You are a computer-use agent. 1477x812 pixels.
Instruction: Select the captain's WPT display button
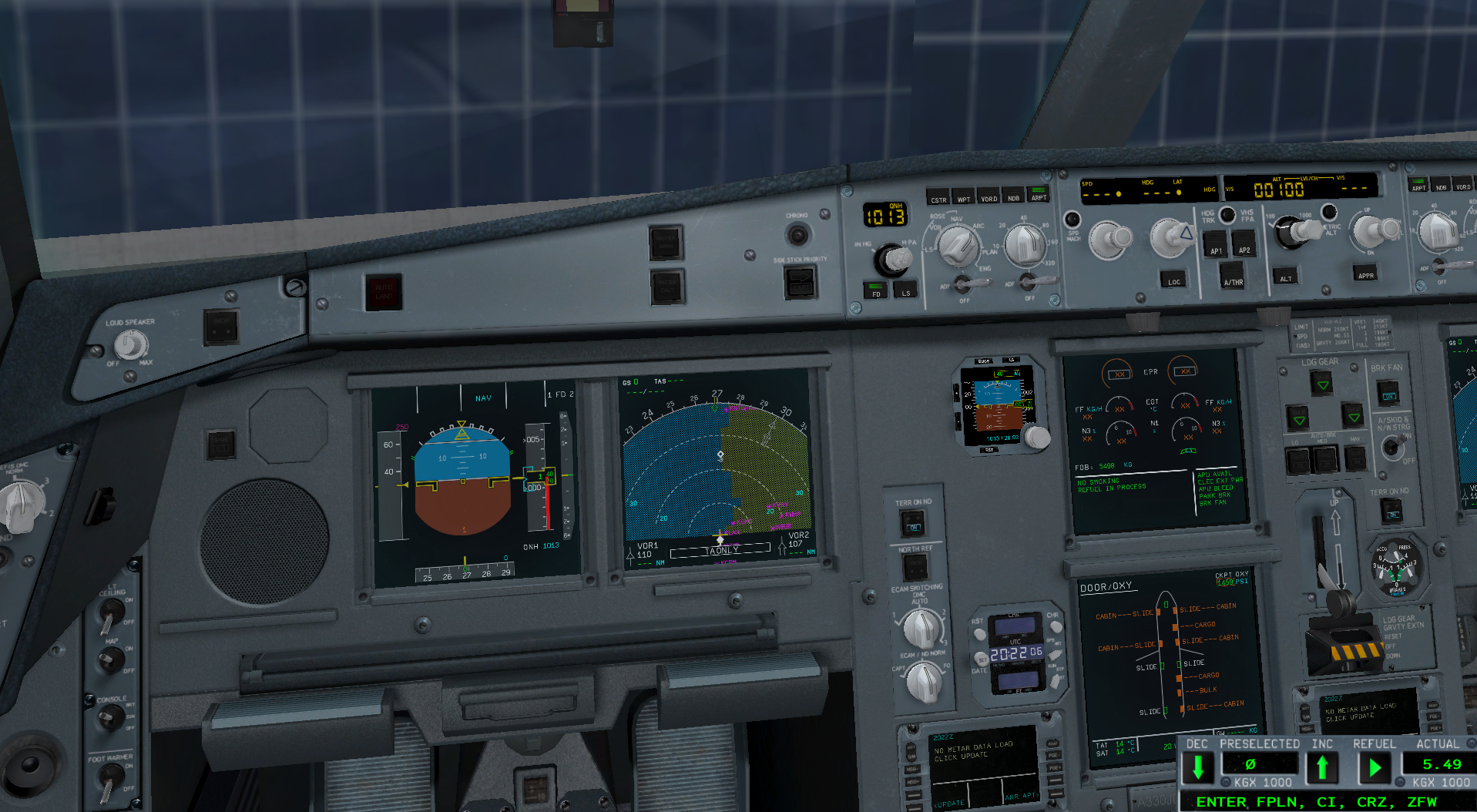[x=963, y=196]
